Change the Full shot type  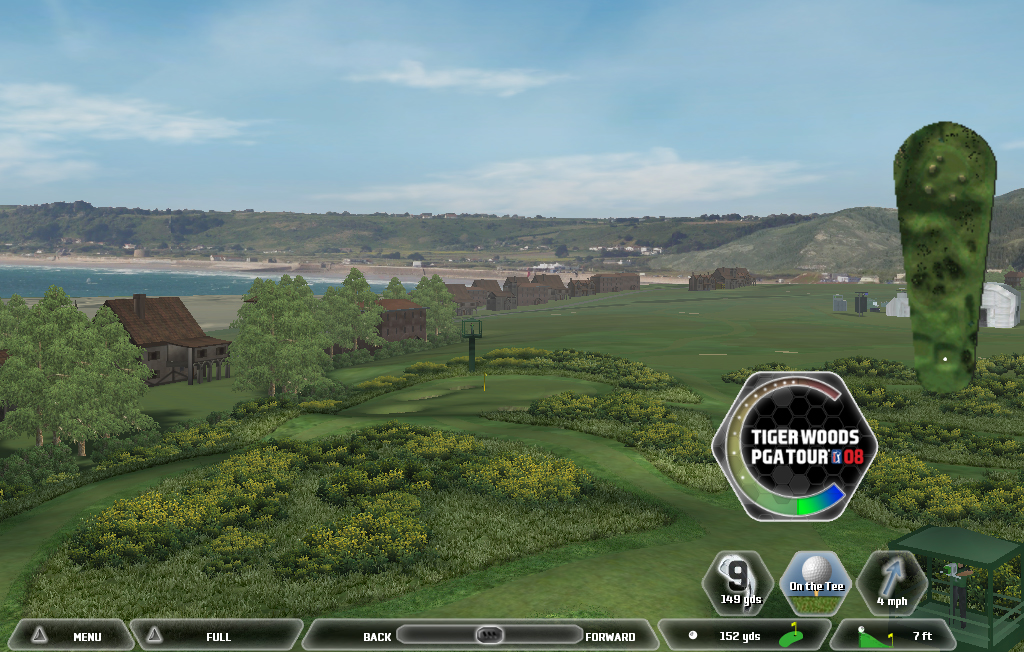click(216, 636)
